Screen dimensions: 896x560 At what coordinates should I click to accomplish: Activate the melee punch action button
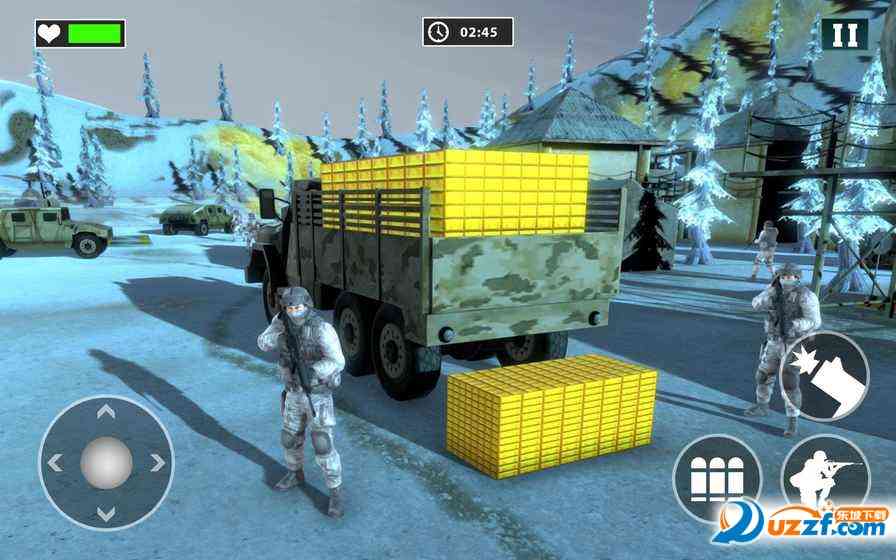click(x=825, y=377)
